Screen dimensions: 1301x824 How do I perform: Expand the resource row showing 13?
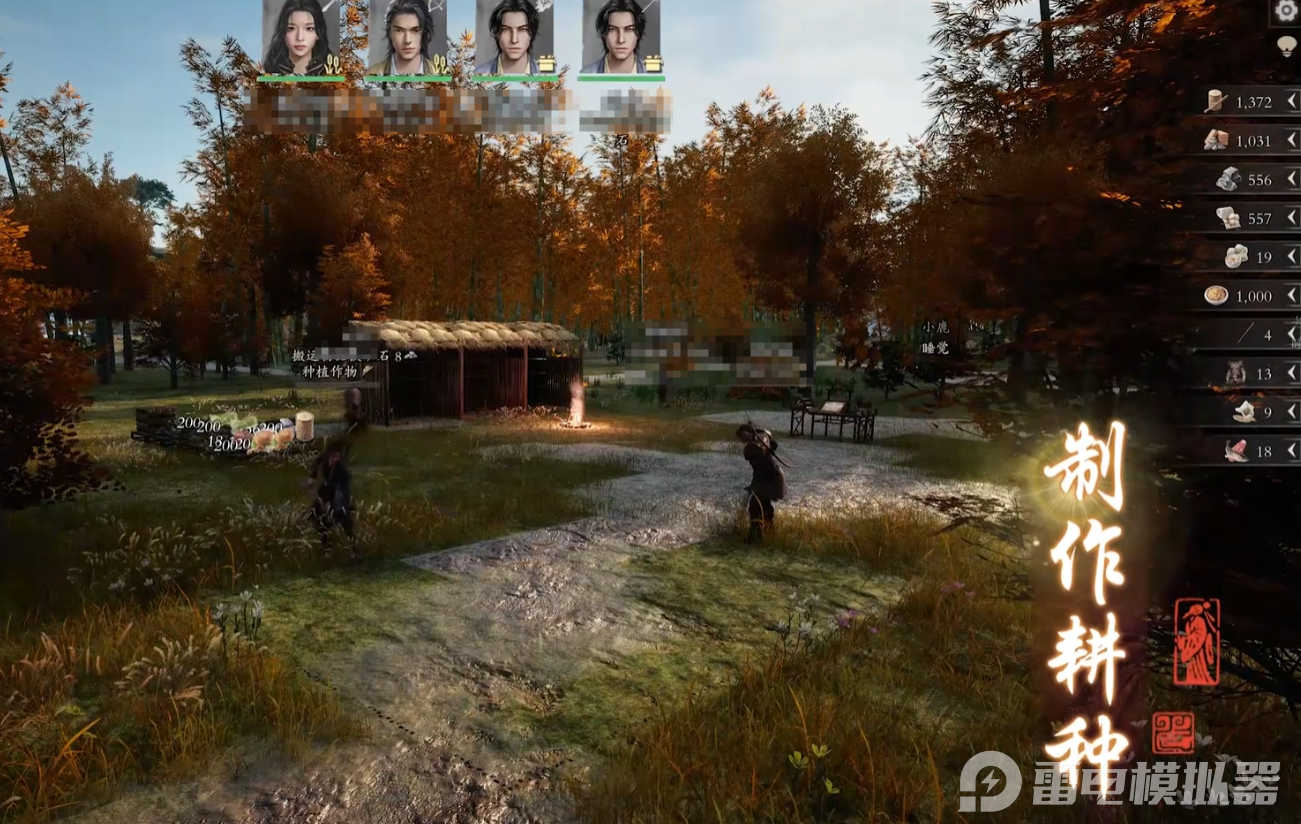pos(1291,373)
